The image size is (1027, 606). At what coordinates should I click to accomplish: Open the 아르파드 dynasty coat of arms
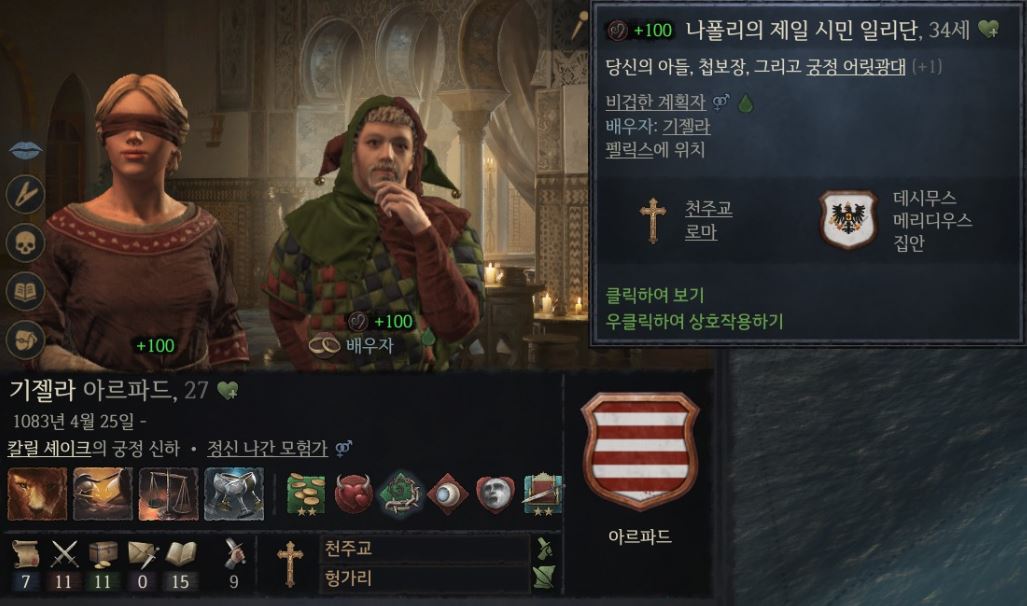click(640, 451)
